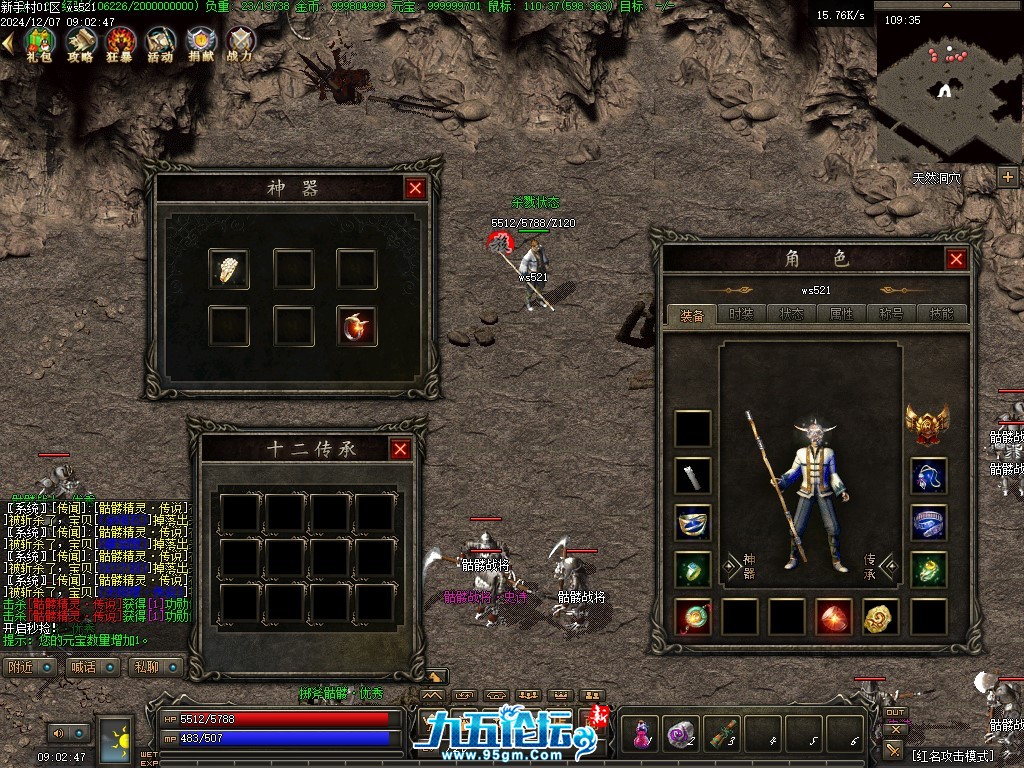The width and height of the screenshot is (1024, 768).
Task: Close the 神器 artifact window
Action: [415, 188]
